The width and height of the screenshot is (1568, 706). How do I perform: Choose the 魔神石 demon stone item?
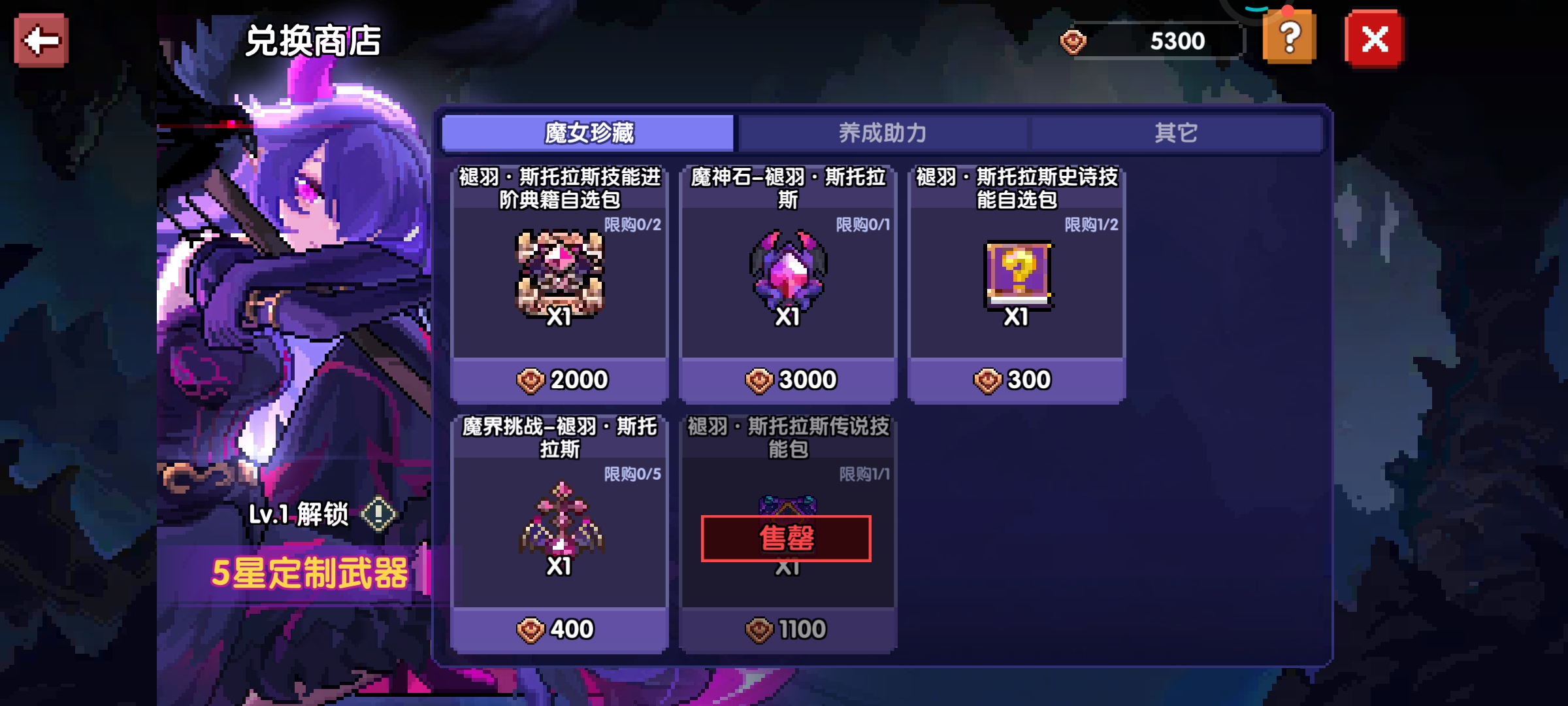click(788, 275)
